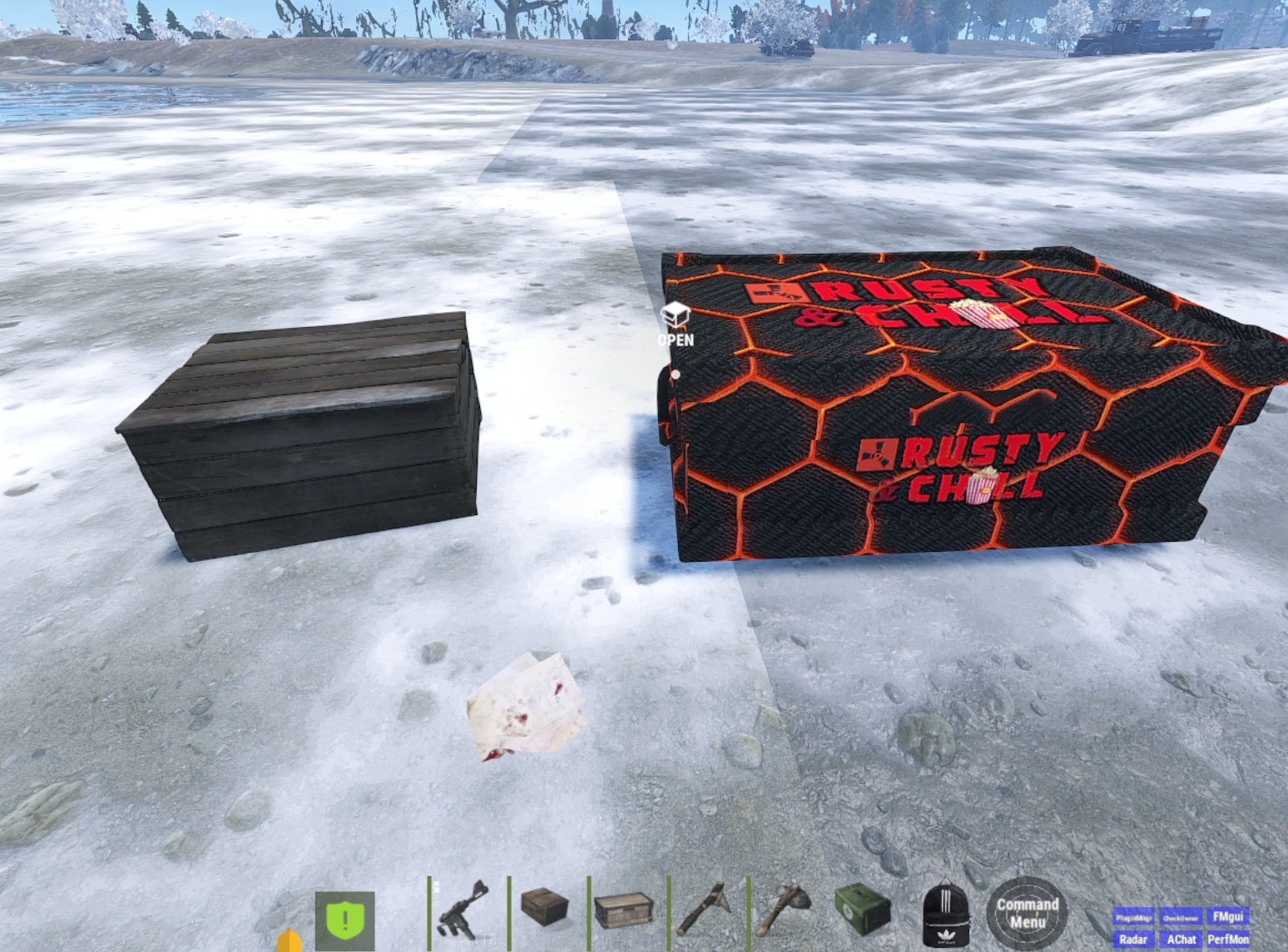Select the green ammo crate hotbar slot
The width and height of the screenshot is (1288, 952).
pyautogui.click(x=864, y=910)
